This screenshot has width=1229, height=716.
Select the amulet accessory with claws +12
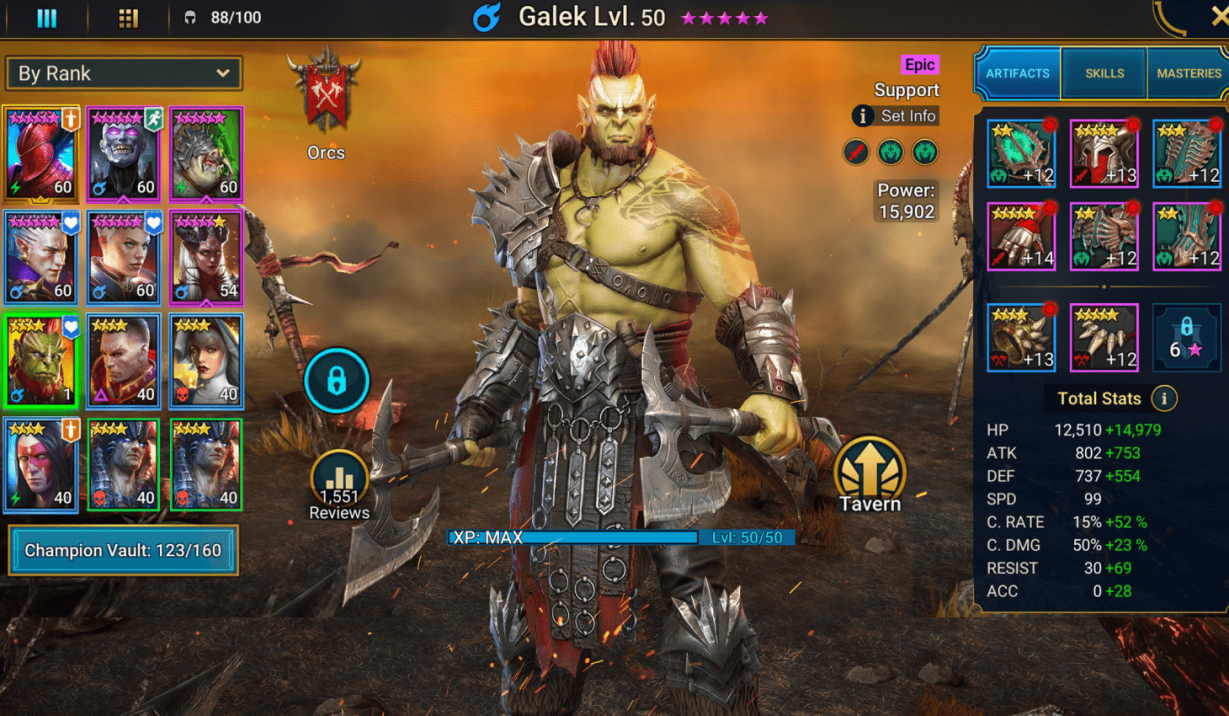pos(1104,337)
